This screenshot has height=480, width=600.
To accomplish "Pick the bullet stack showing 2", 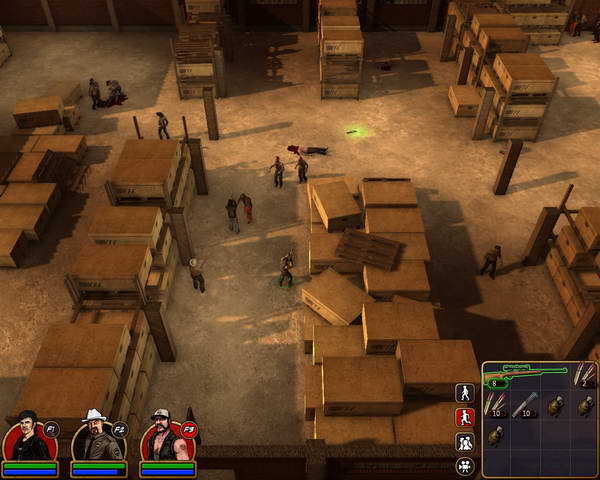I will click(584, 375).
